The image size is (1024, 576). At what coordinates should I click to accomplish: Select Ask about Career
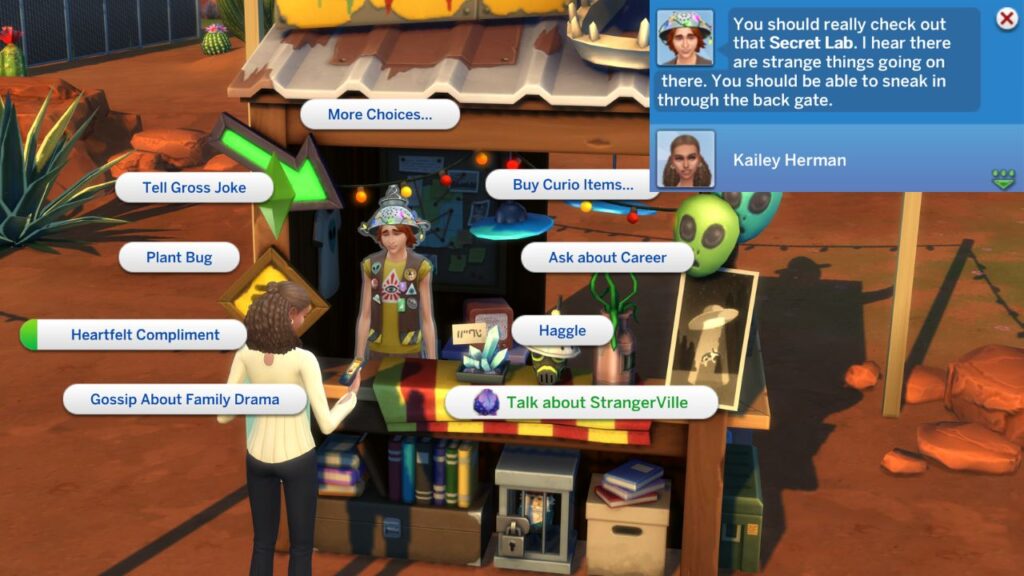(607, 257)
